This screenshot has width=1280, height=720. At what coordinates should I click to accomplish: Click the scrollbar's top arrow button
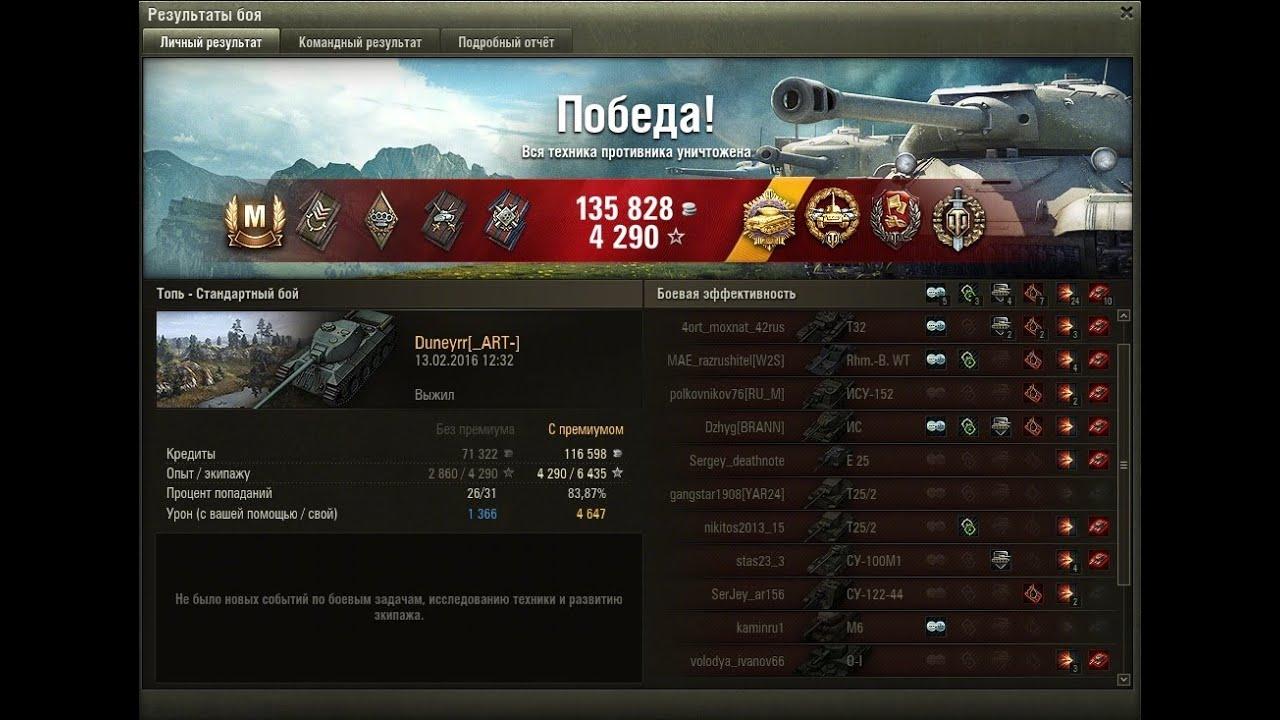[1124, 316]
